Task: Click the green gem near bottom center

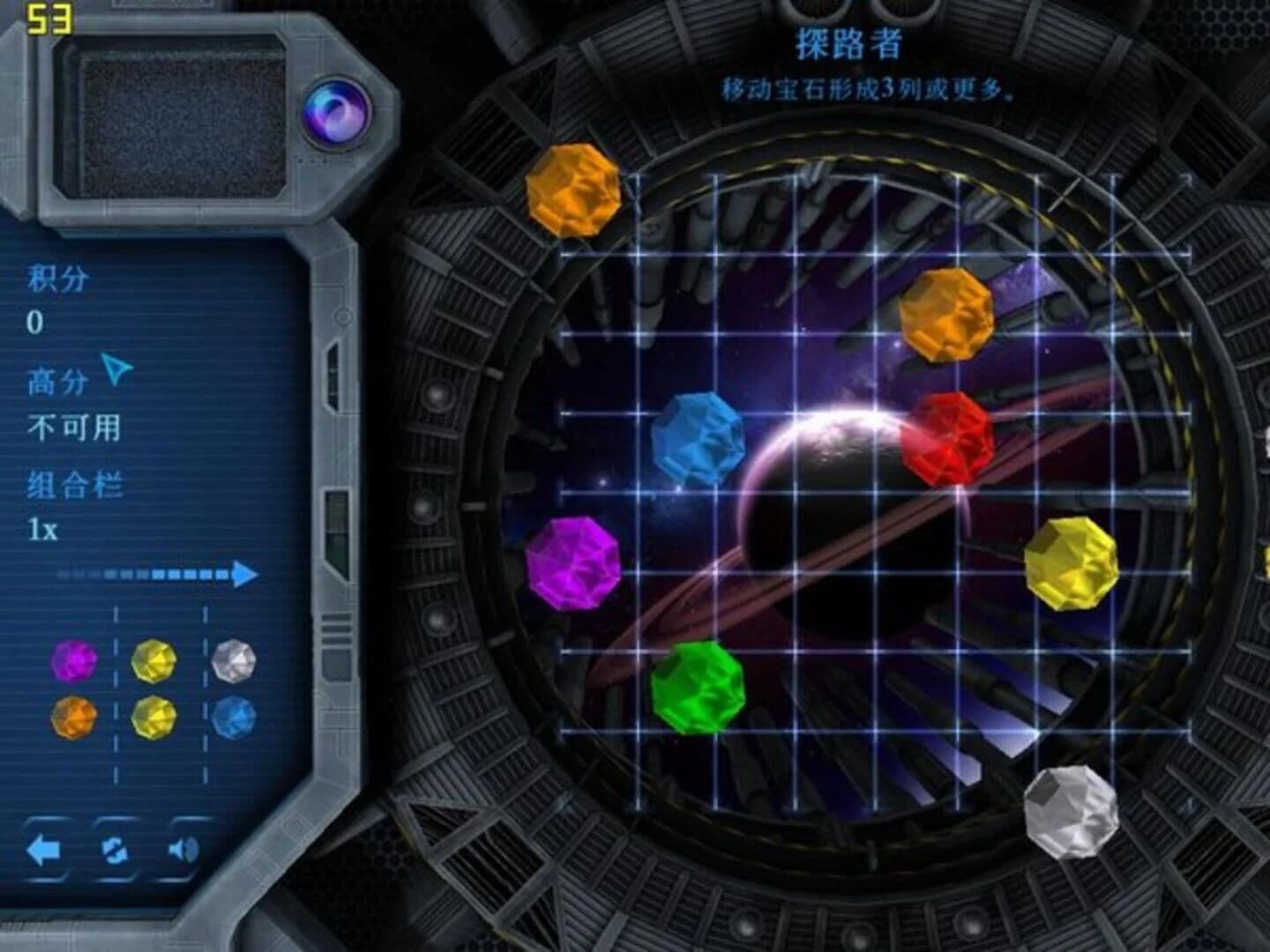Action: 697,688
